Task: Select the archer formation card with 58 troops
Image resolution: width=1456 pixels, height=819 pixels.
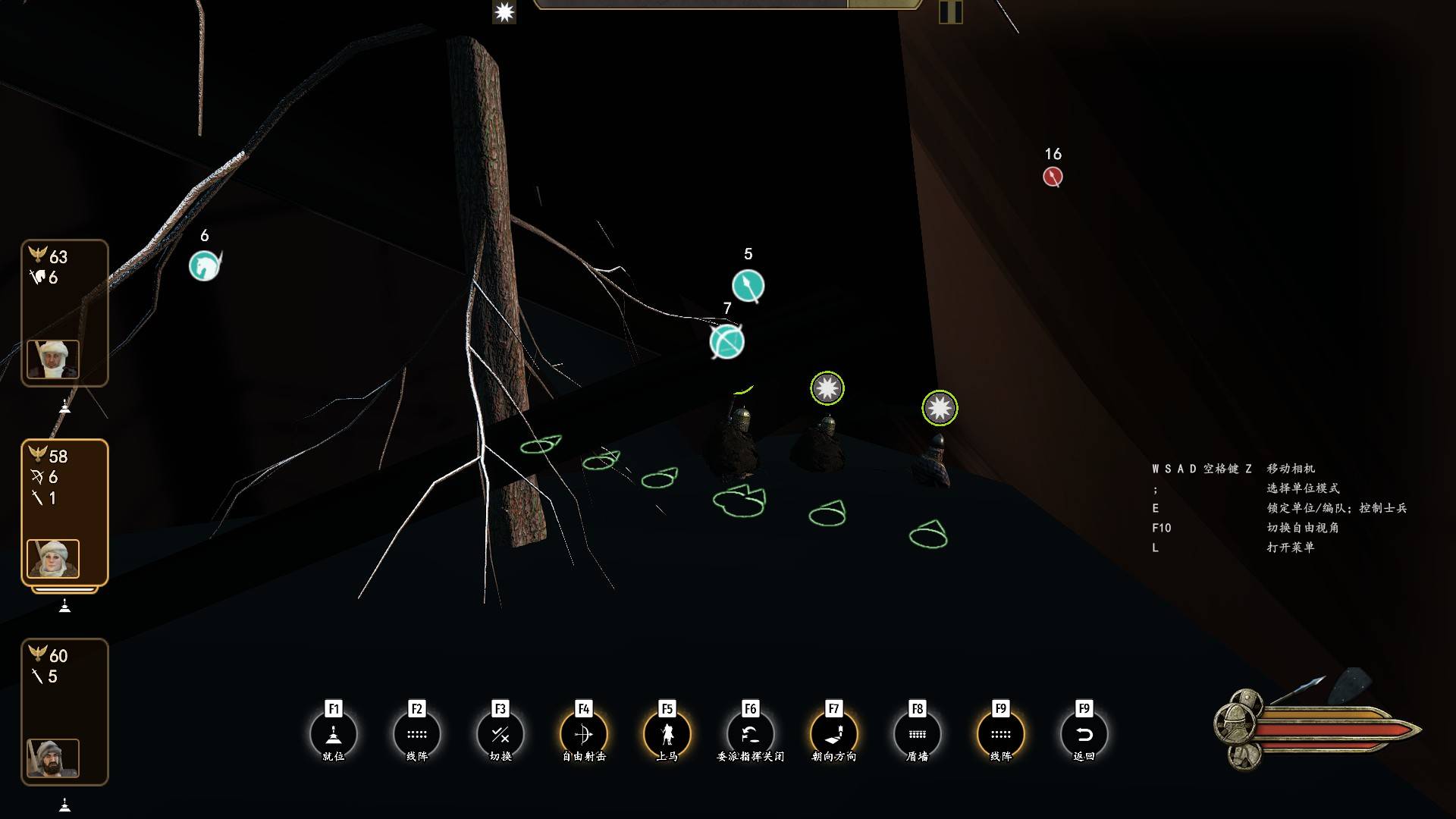Action: coord(64,512)
